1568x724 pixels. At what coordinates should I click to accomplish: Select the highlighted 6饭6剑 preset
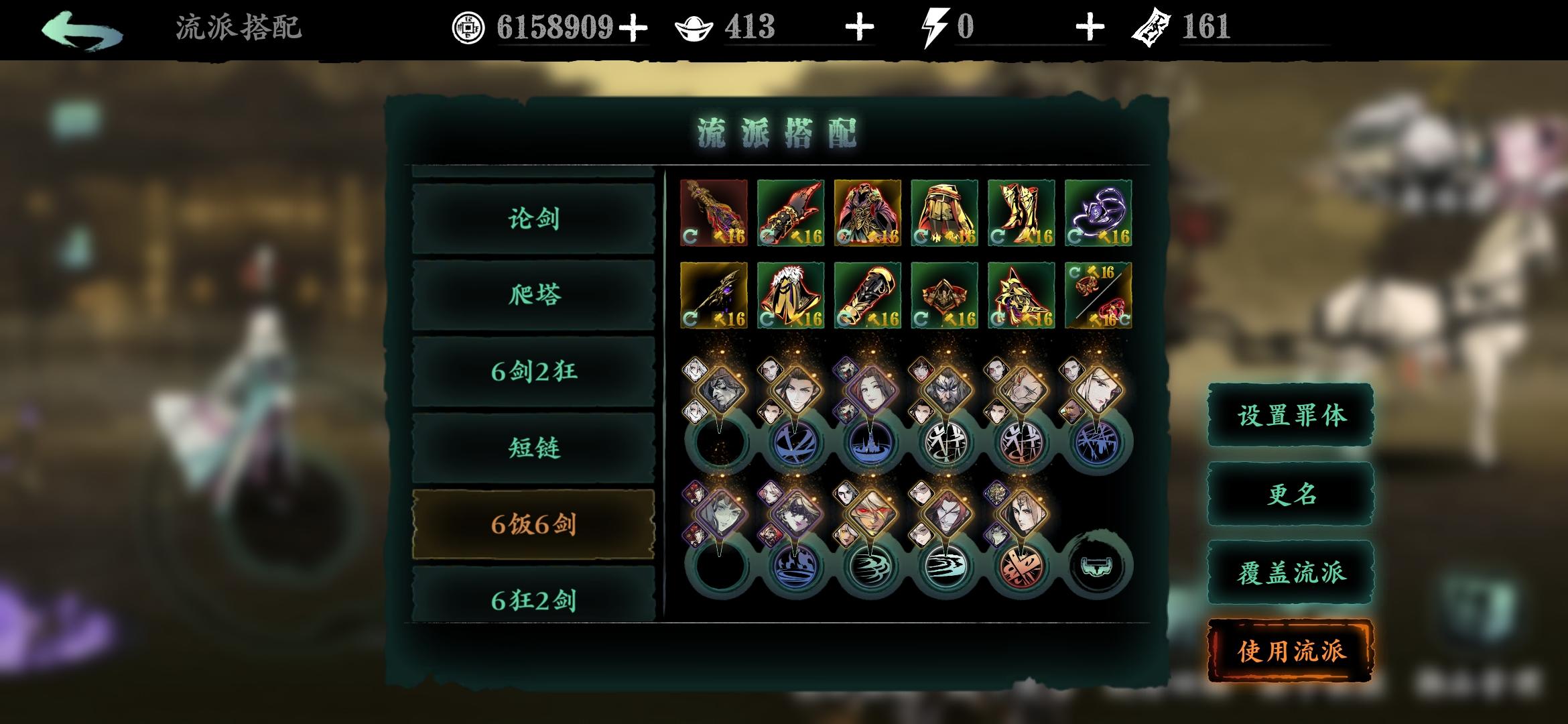pyautogui.click(x=533, y=524)
